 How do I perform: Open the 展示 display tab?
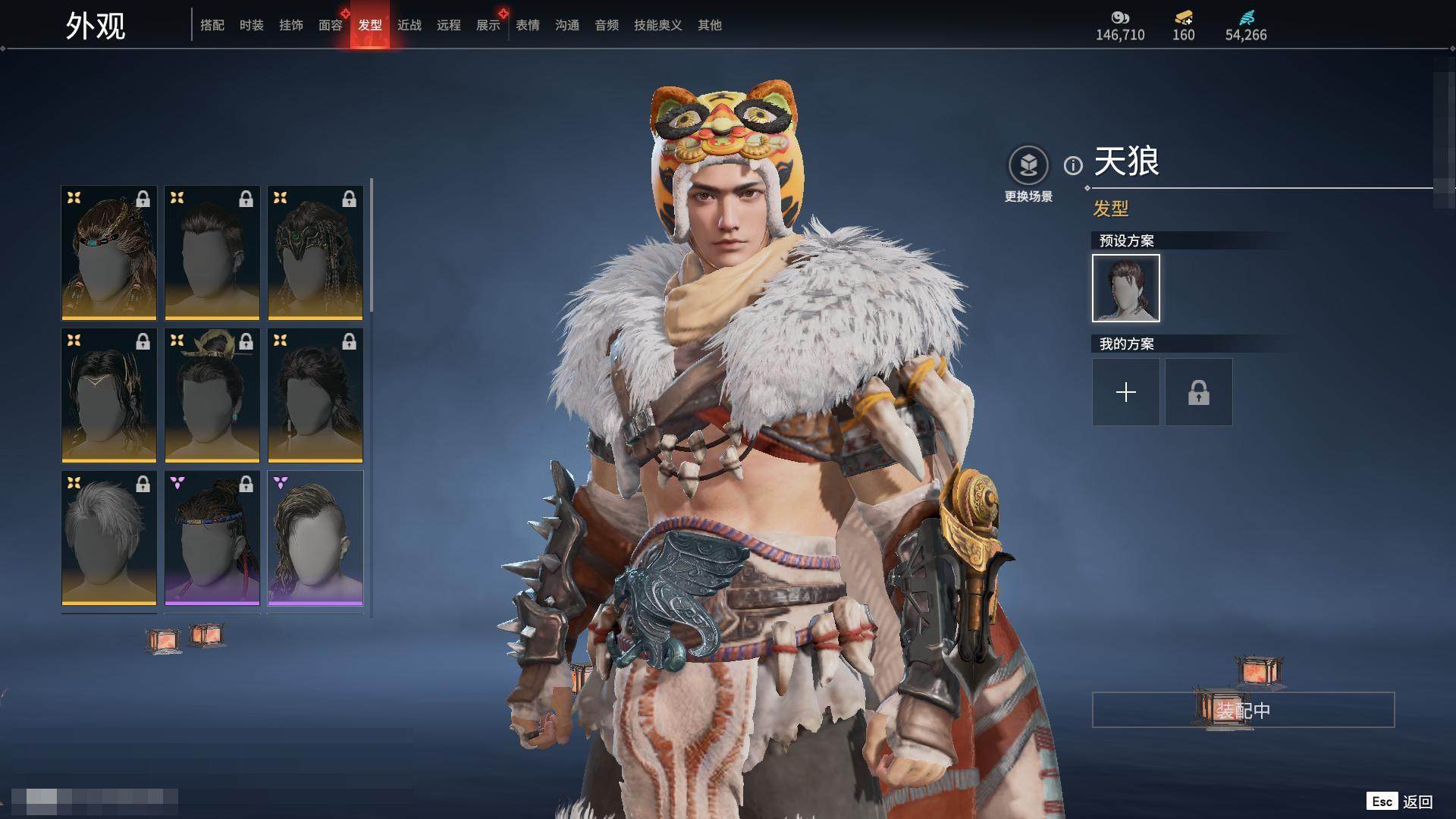(488, 26)
